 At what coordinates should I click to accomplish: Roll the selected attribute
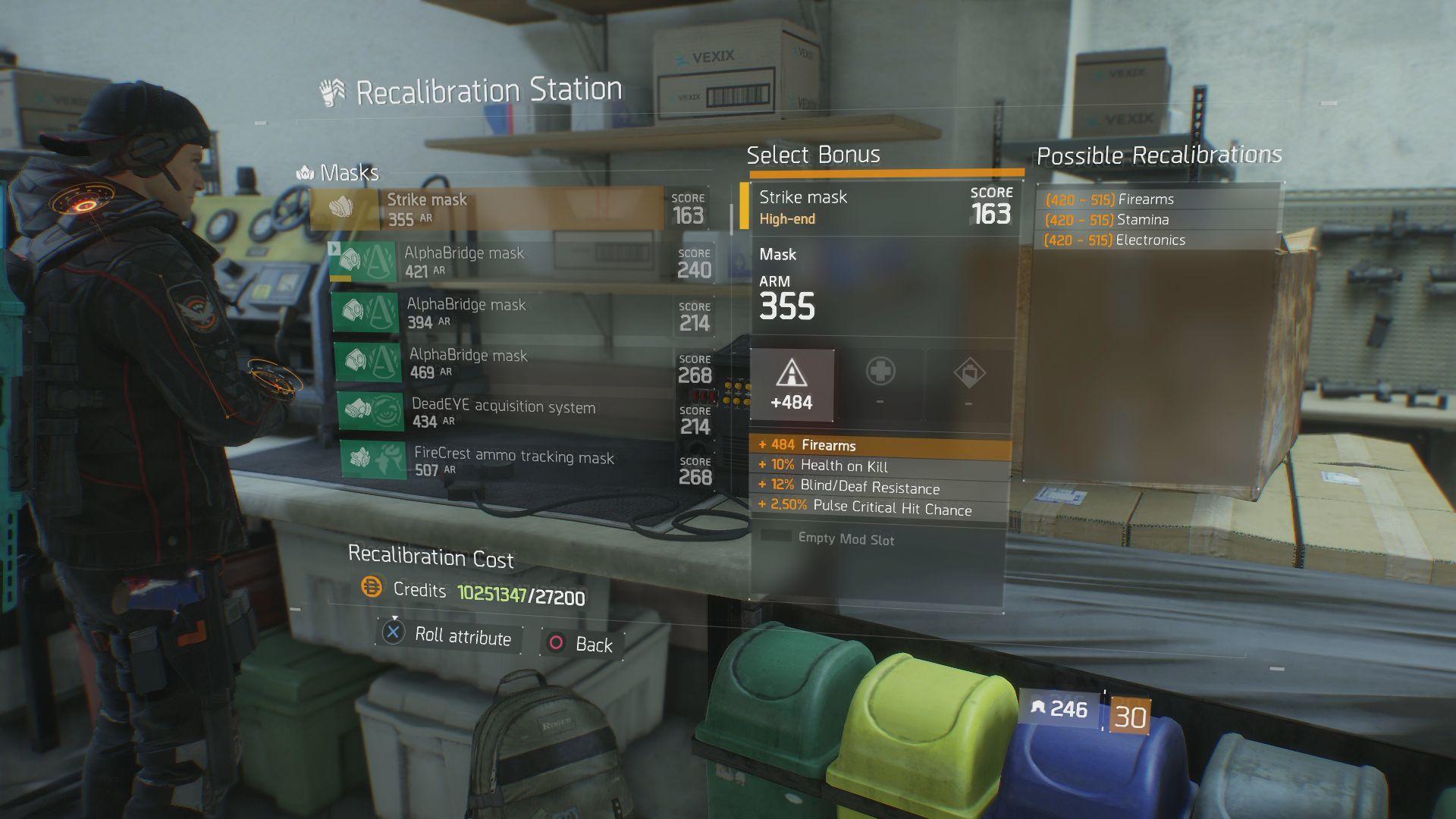(447, 635)
